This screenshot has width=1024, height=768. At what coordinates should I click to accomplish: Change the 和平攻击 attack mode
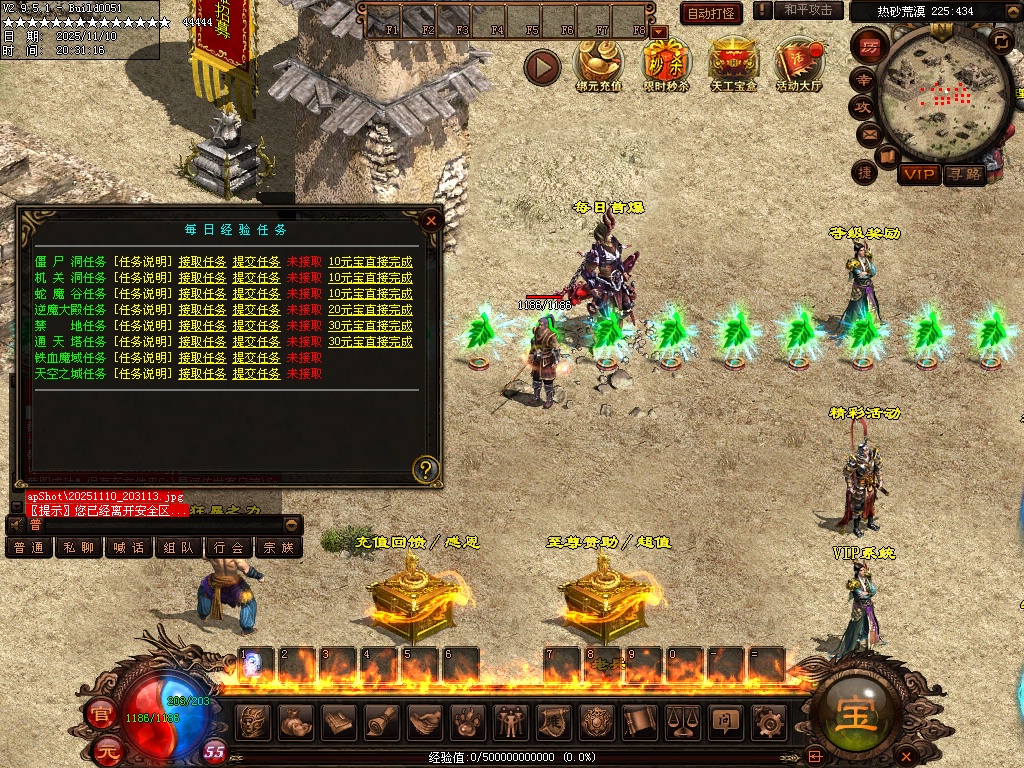(808, 10)
